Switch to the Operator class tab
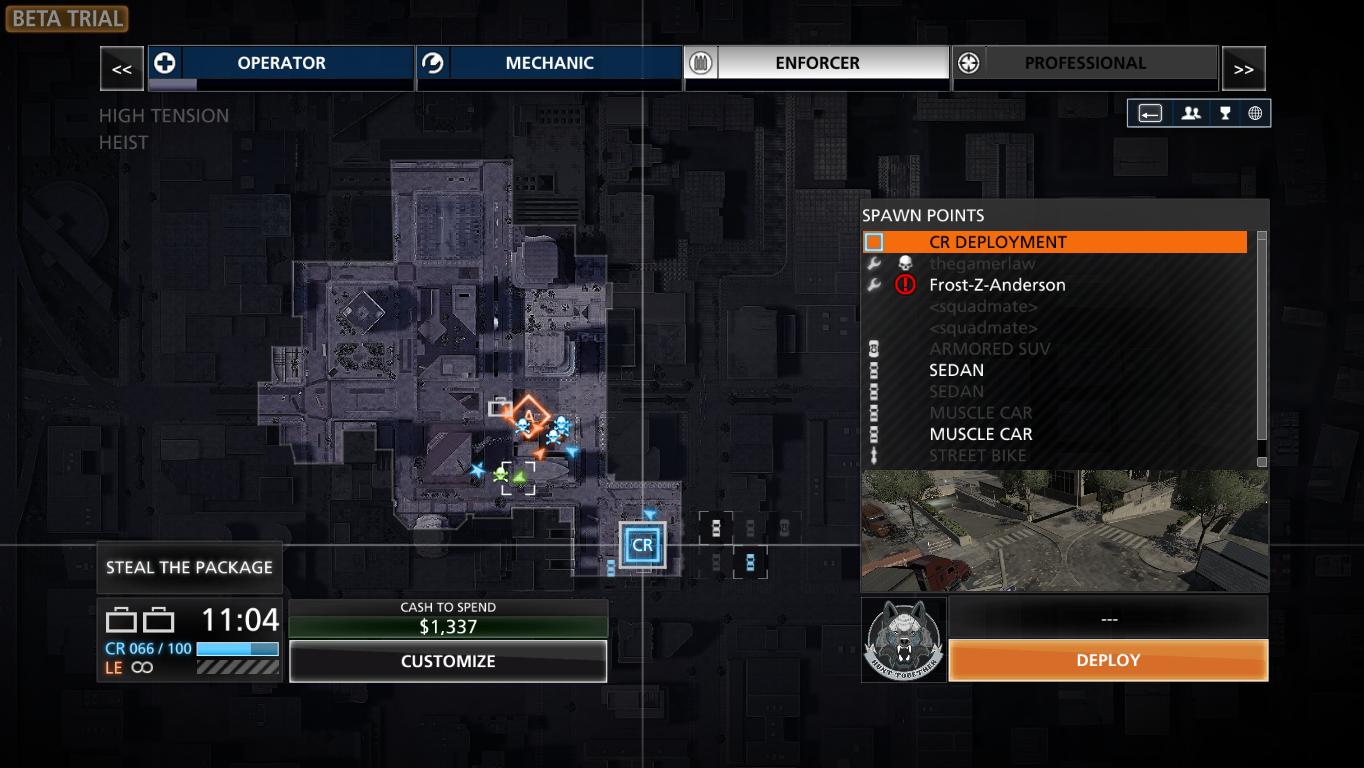This screenshot has height=768, width=1364. tap(281, 63)
